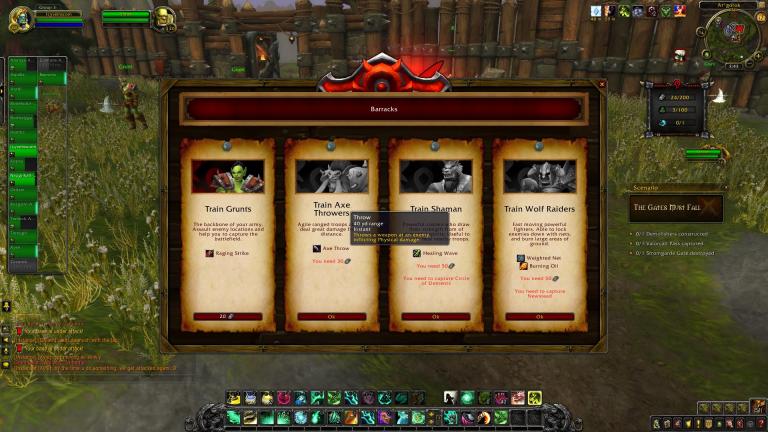Click Ok on the Train Axe Throwers card
The height and width of the screenshot is (432, 768).
pos(331,316)
